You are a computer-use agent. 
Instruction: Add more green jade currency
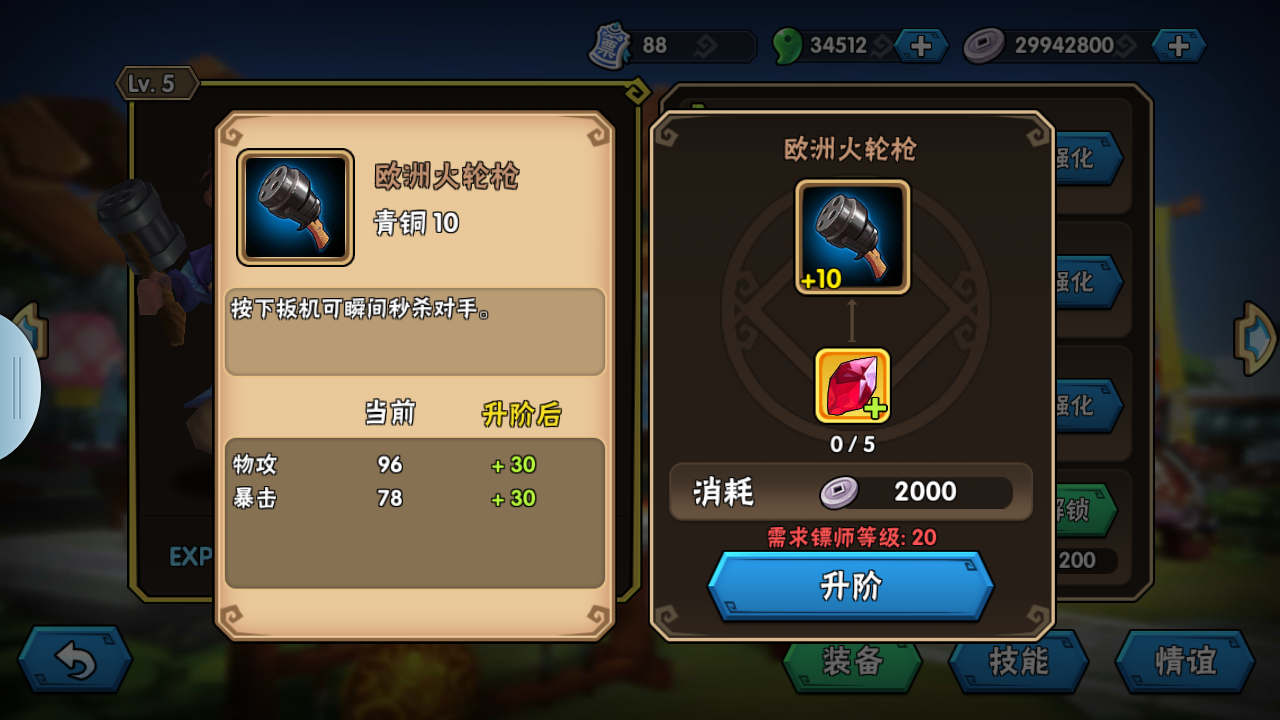coord(920,45)
